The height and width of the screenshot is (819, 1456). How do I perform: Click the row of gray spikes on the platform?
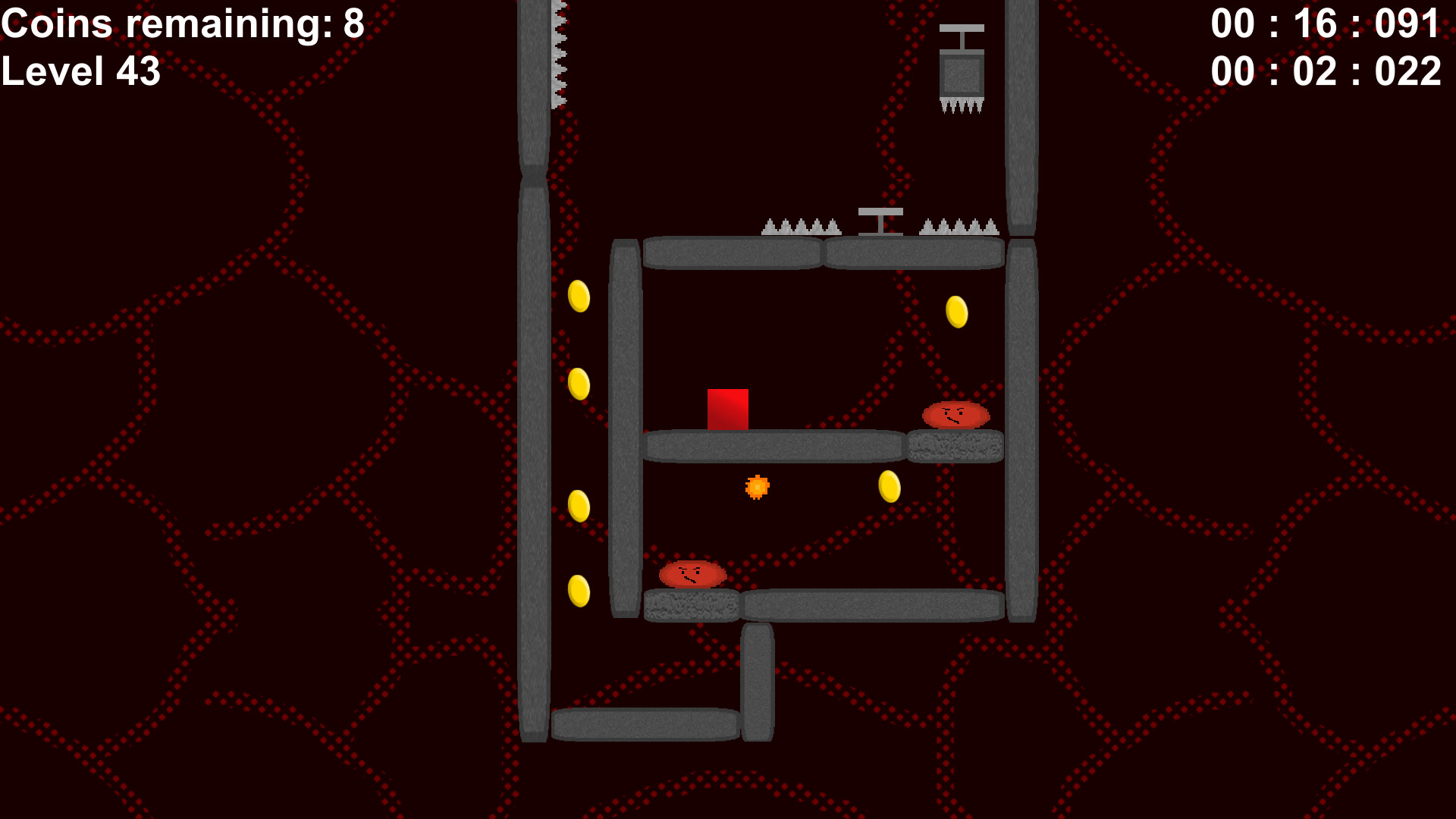[x=800, y=225]
